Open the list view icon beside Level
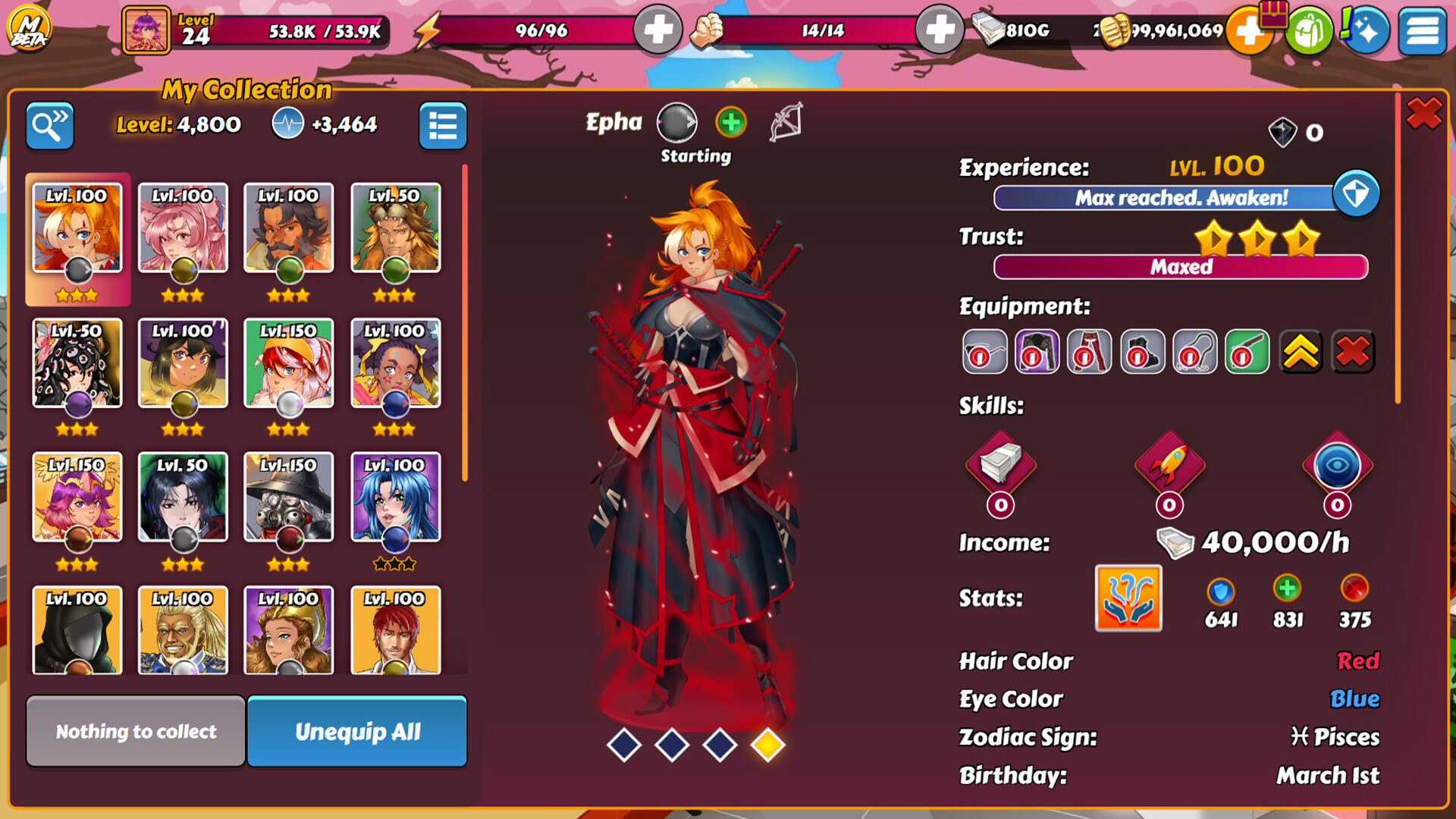 (444, 126)
